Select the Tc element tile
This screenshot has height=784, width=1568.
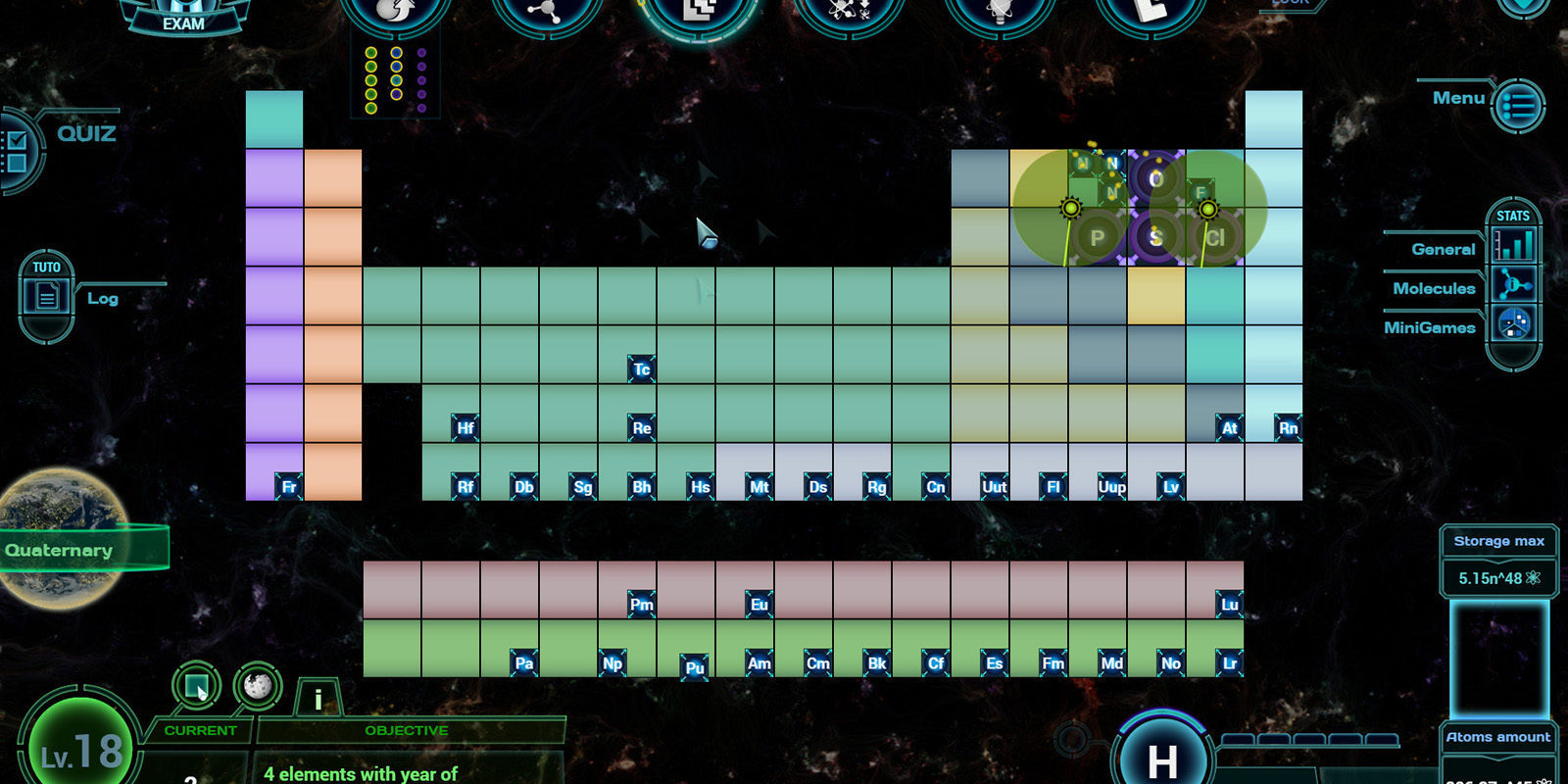coord(641,369)
